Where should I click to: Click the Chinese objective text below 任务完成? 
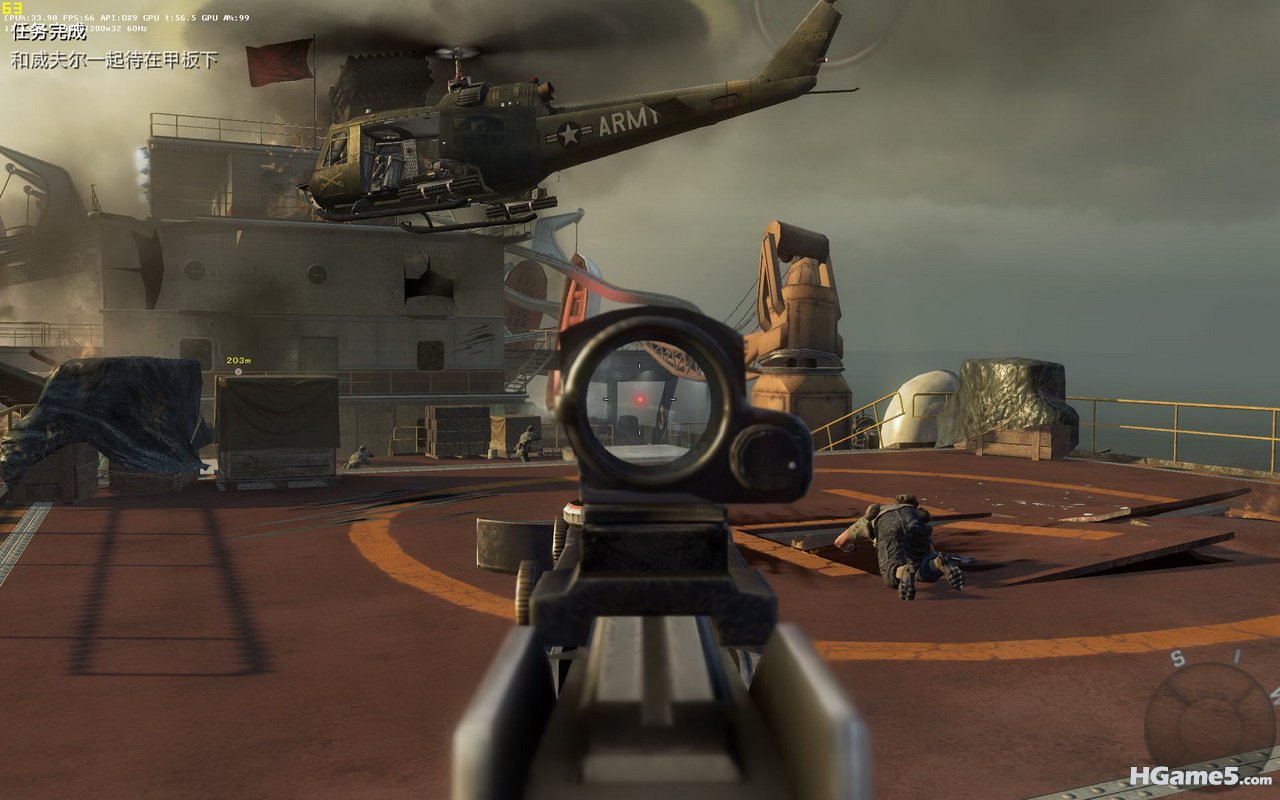click(114, 60)
